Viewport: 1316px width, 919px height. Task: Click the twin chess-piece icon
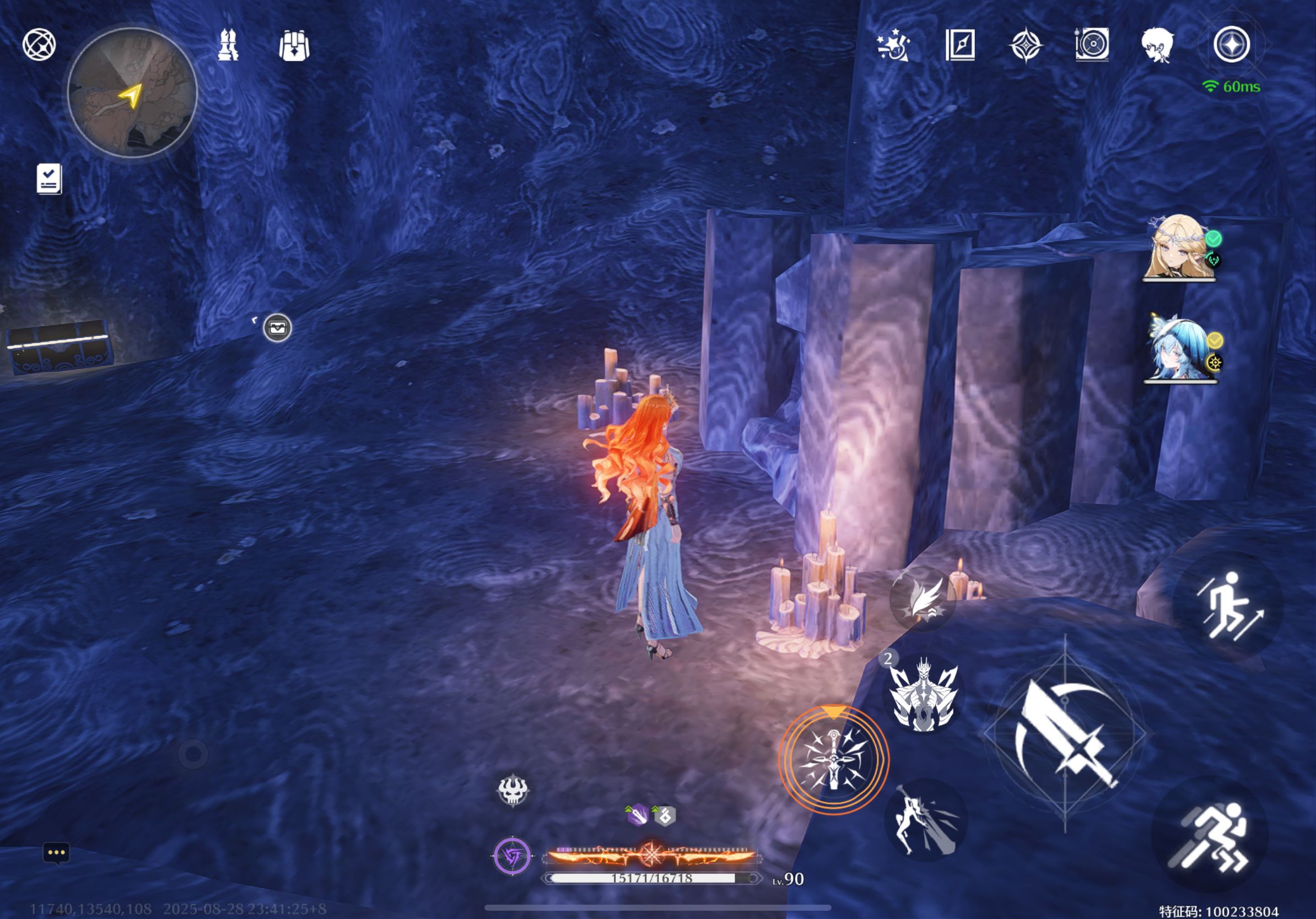pos(228,45)
